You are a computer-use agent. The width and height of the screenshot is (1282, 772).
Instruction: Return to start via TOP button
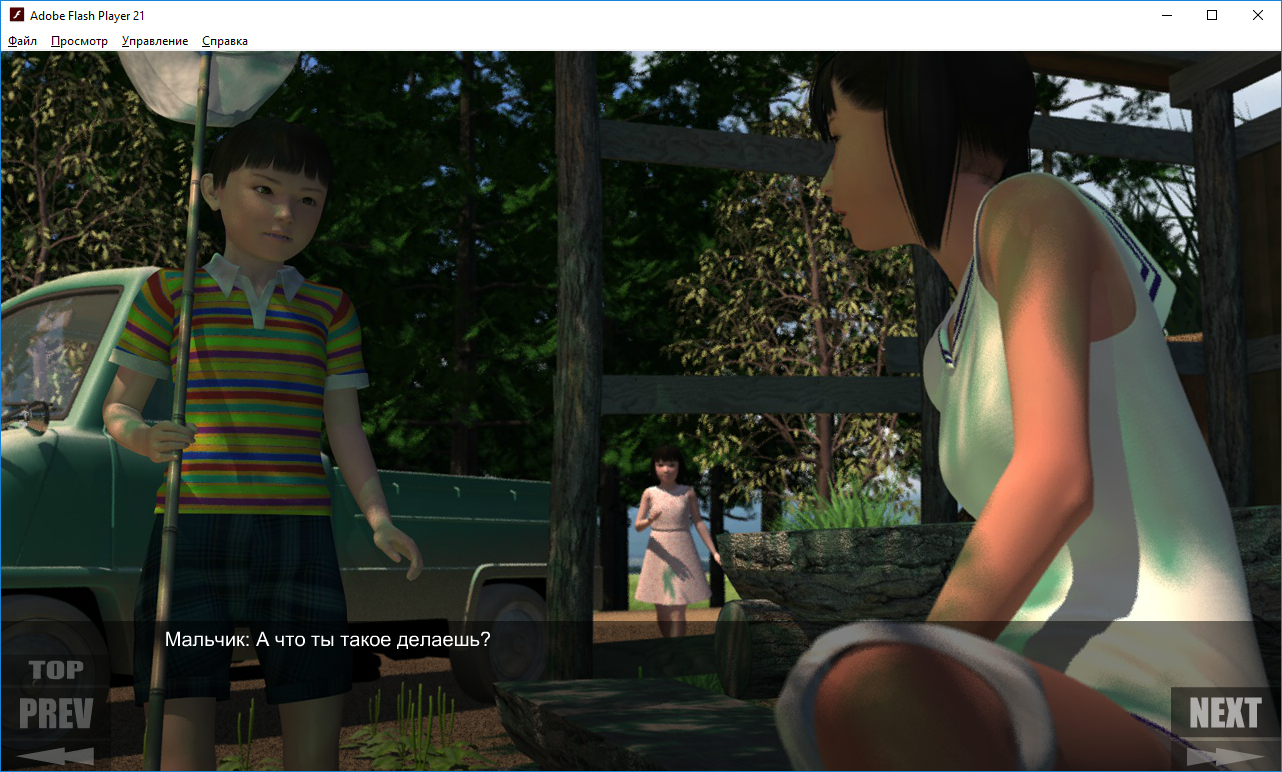[56, 670]
